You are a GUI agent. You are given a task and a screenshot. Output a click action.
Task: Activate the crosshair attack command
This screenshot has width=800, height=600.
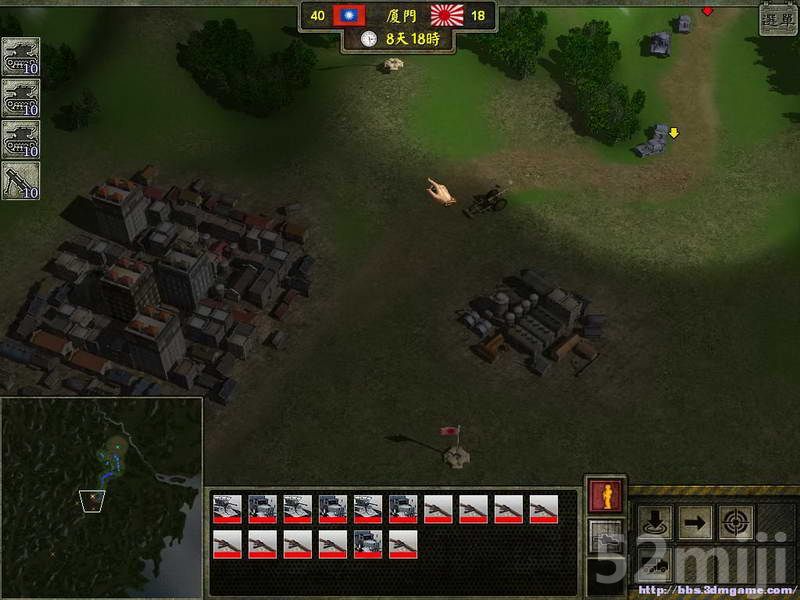pos(736,522)
